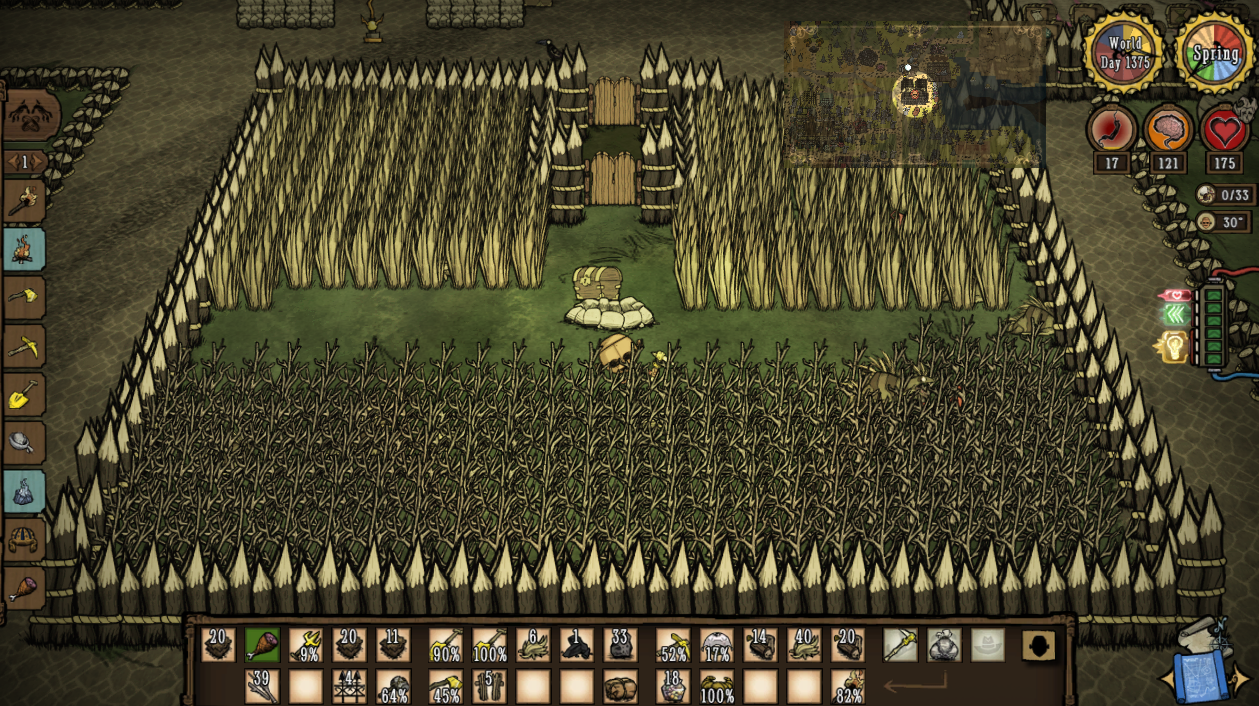Select the equipped body armor slot

point(944,645)
